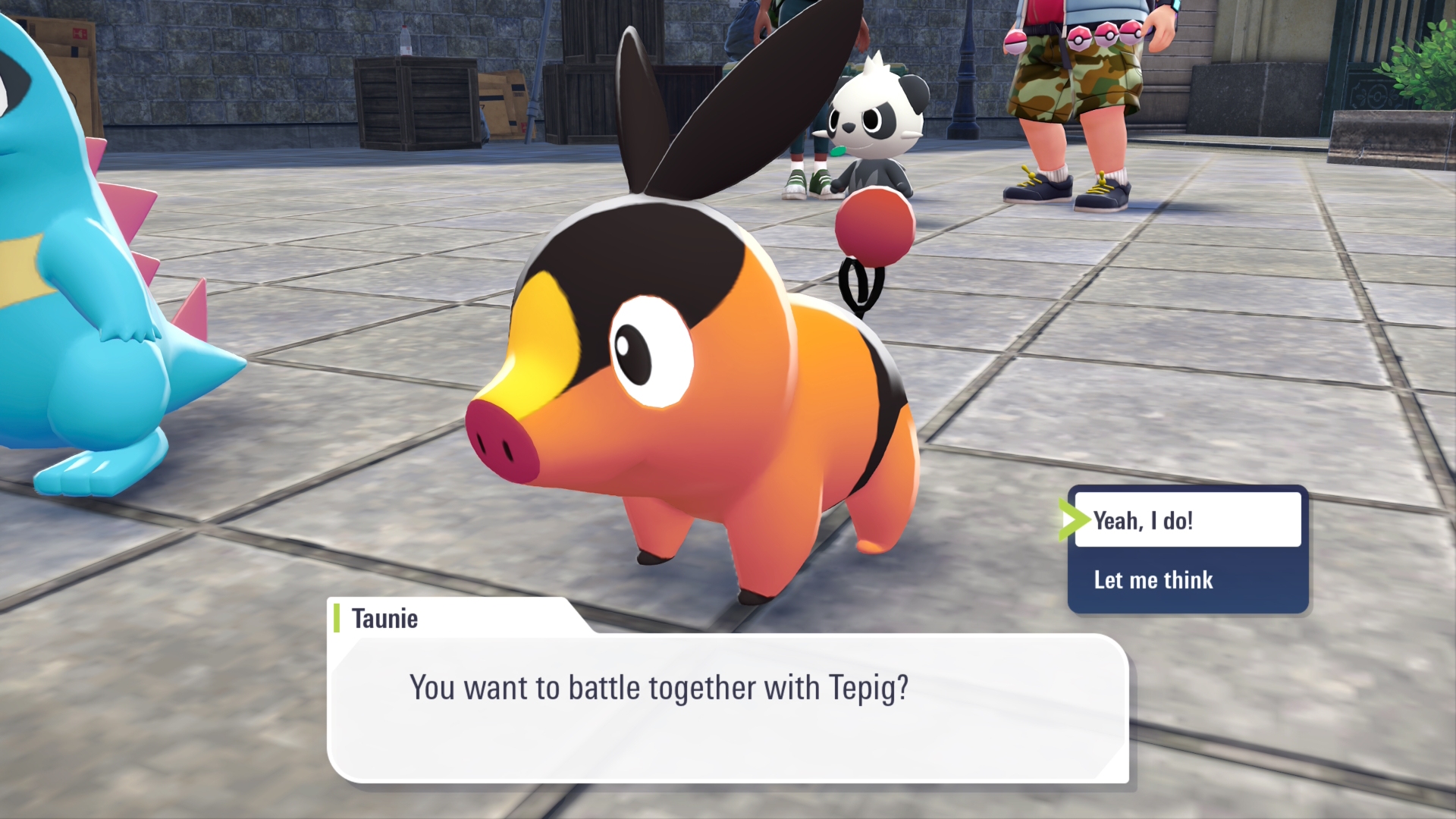Choose the "Yeah, I do!" reply
Viewport: 1456px width, 819px height.
(1187, 520)
